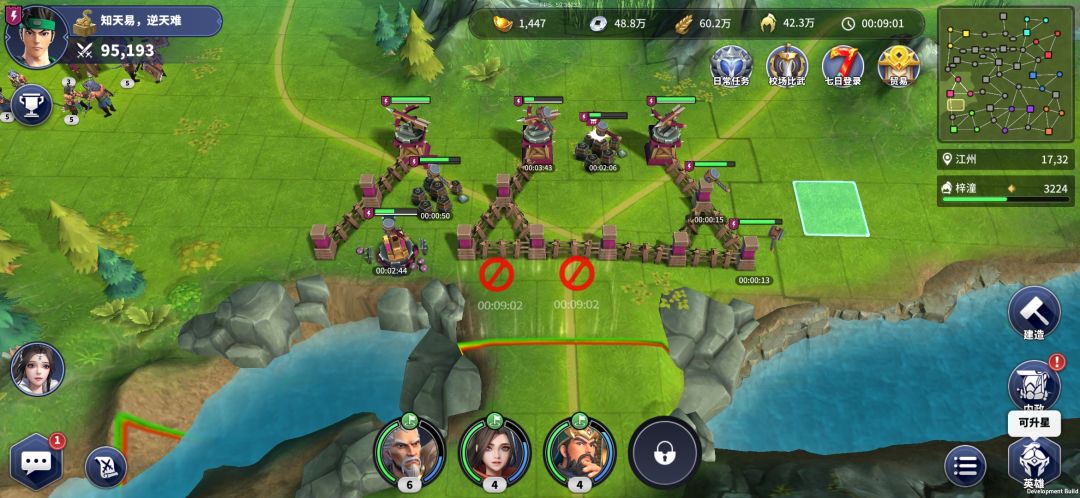Open the 英雄 heroes menu
Viewport: 1080px width, 498px height.
tap(1033, 462)
